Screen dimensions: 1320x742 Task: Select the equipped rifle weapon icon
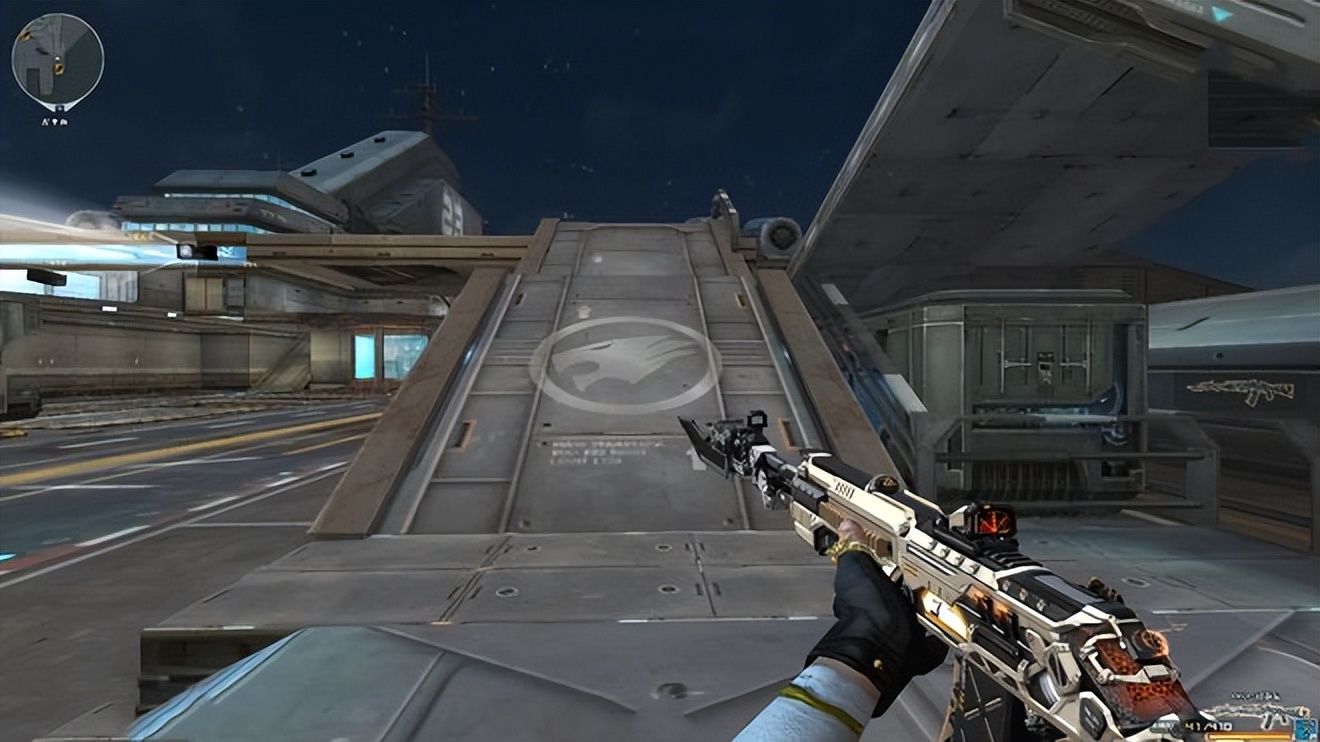(1254, 713)
